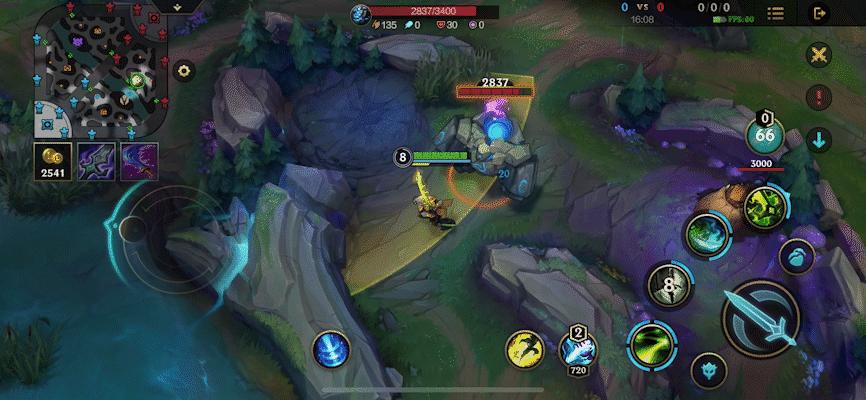Image resolution: width=866 pixels, height=400 pixels.
Task: Open the minimap gear settings
Action: pyautogui.click(x=183, y=71)
